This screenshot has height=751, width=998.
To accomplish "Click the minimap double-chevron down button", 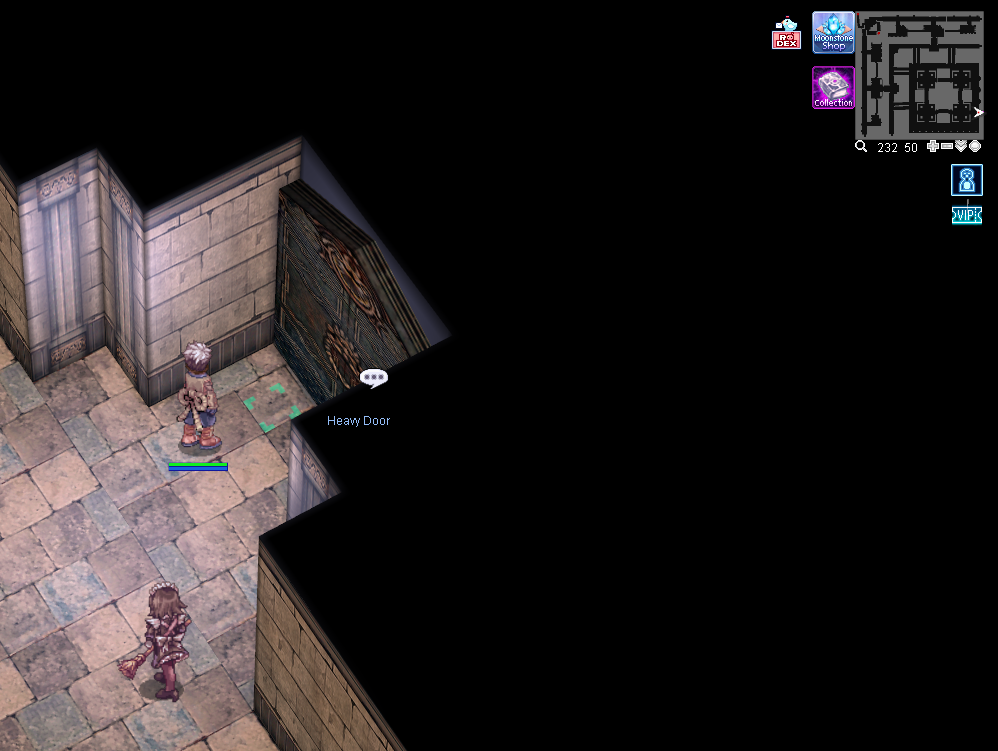I will [961, 146].
